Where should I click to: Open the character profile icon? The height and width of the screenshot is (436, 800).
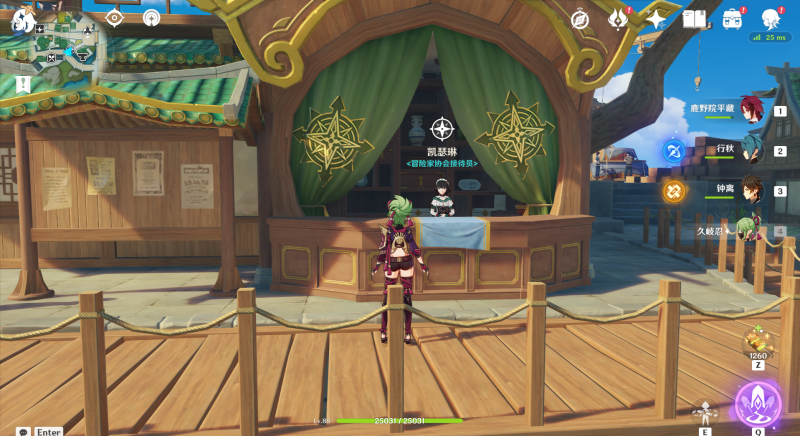tap(771, 19)
